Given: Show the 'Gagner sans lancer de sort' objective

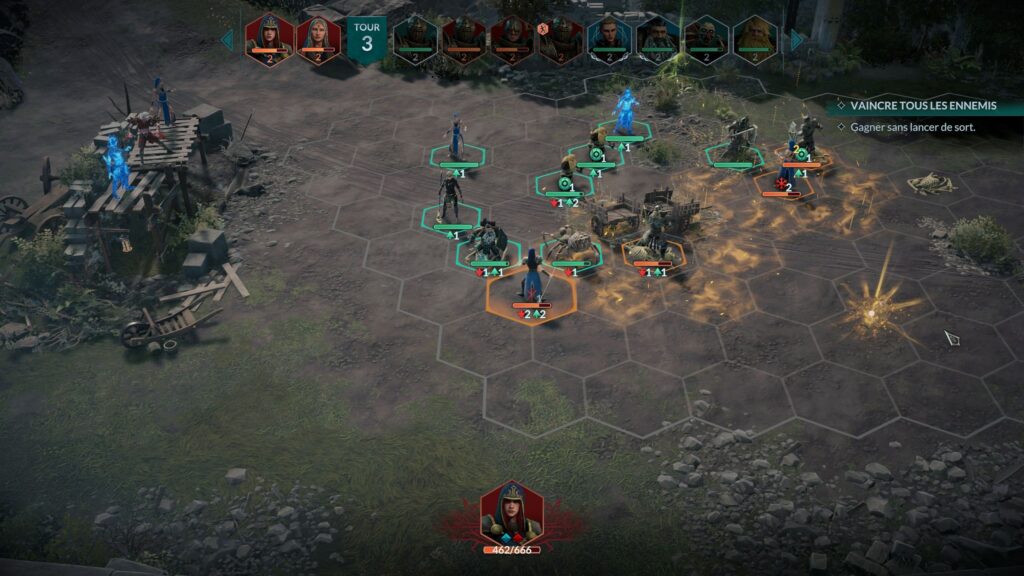Looking at the screenshot, I should tap(912, 127).
